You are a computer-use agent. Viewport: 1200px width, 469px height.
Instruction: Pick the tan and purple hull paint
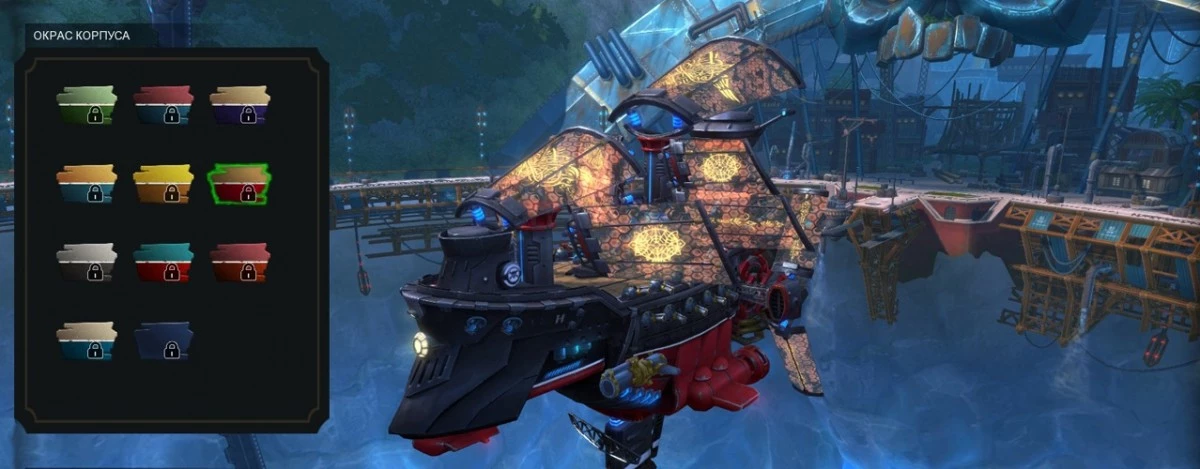pos(240,105)
